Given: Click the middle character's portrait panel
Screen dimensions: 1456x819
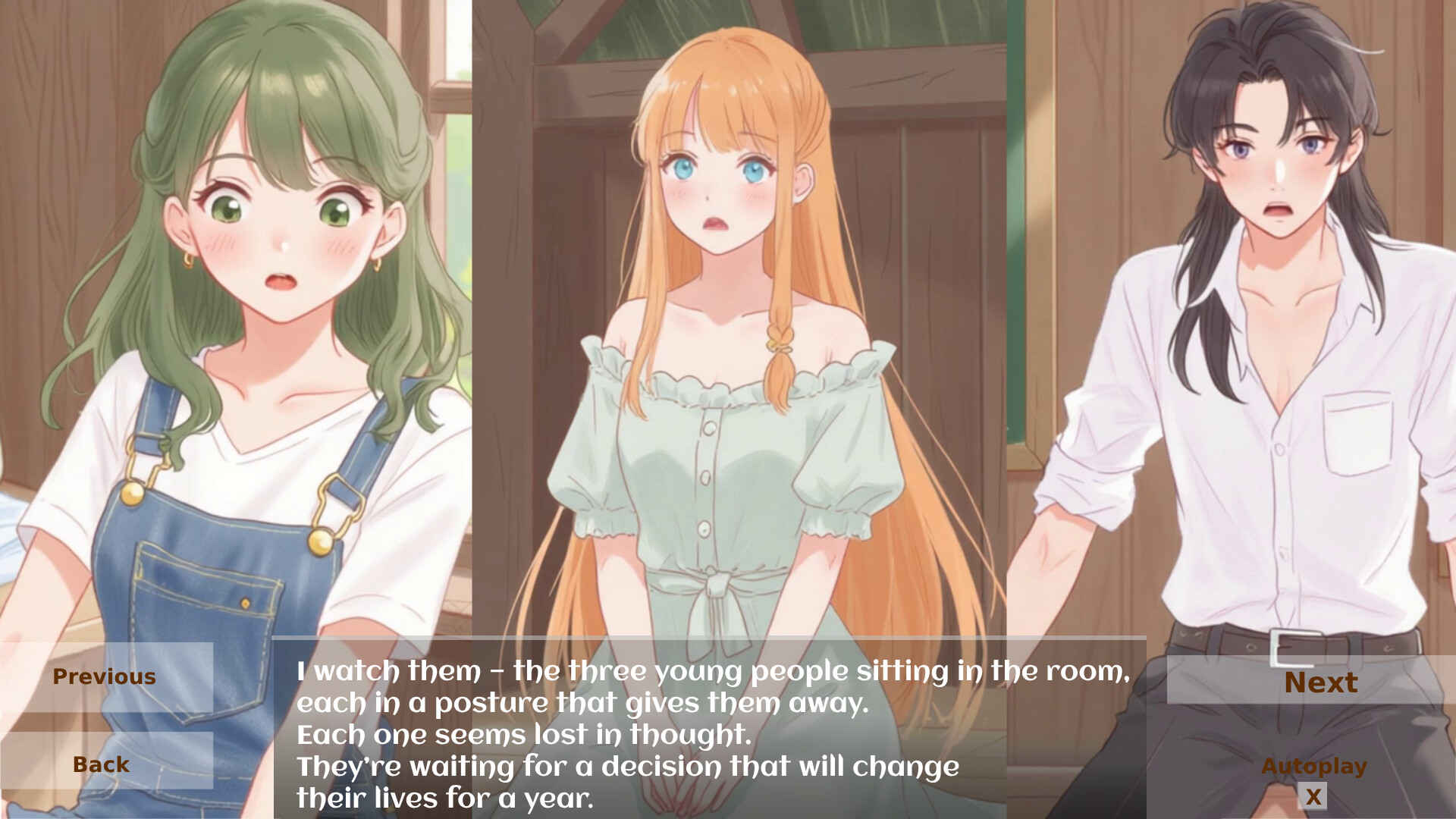Looking at the screenshot, I should (720, 303).
